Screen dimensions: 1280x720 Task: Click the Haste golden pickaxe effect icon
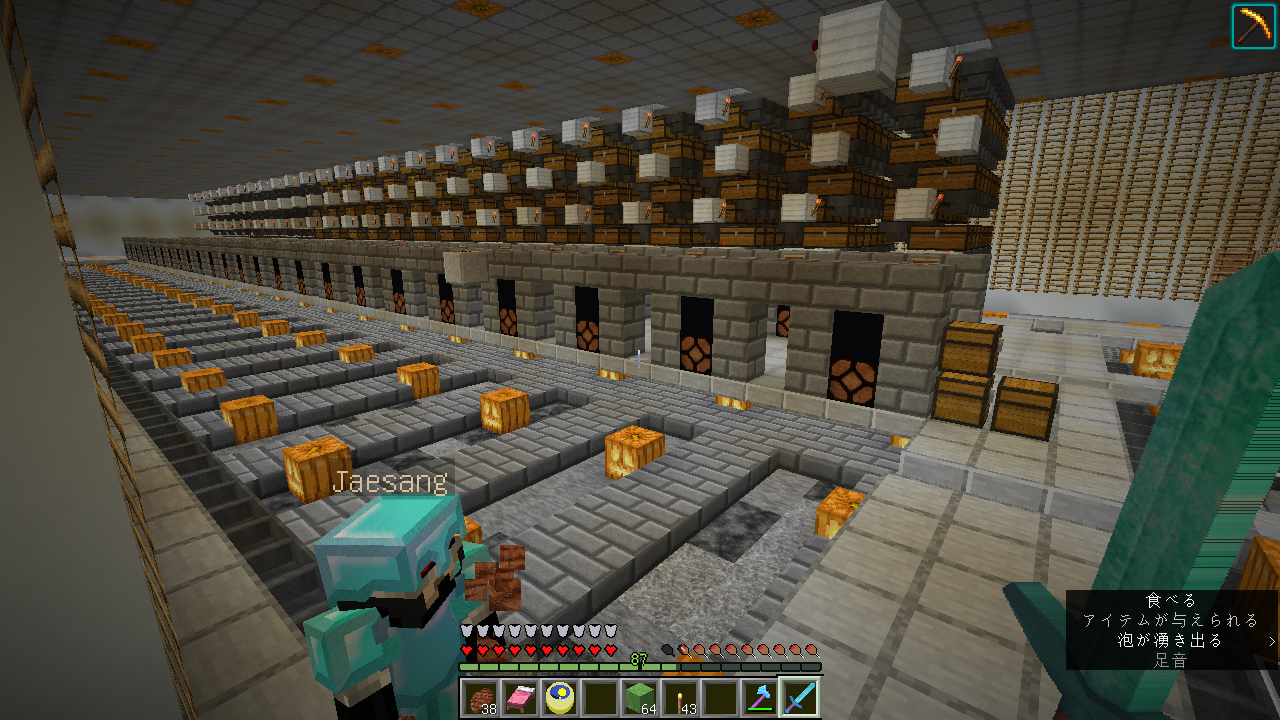coord(1253,25)
